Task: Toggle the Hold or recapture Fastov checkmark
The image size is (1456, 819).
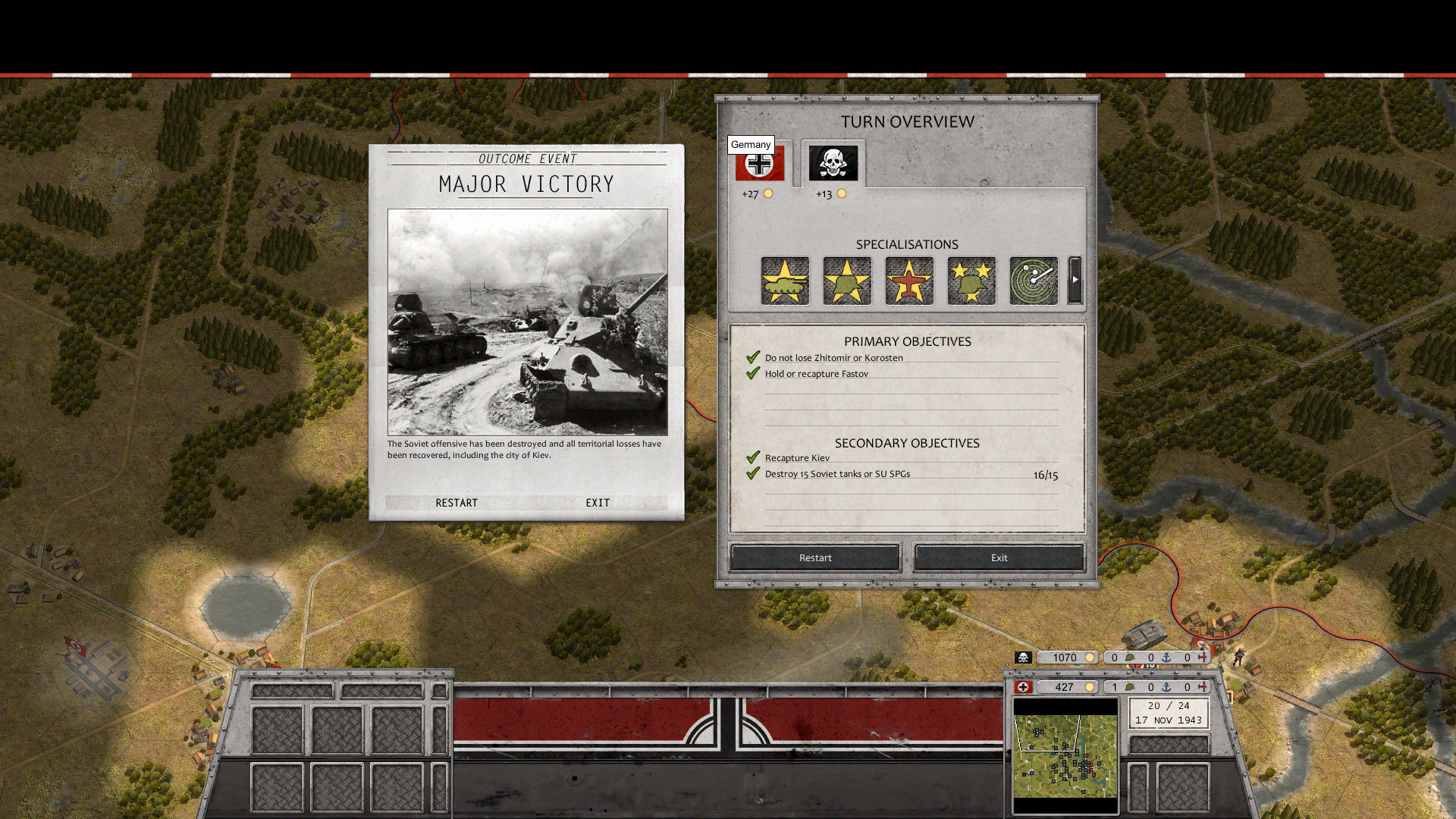Action: point(753,372)
